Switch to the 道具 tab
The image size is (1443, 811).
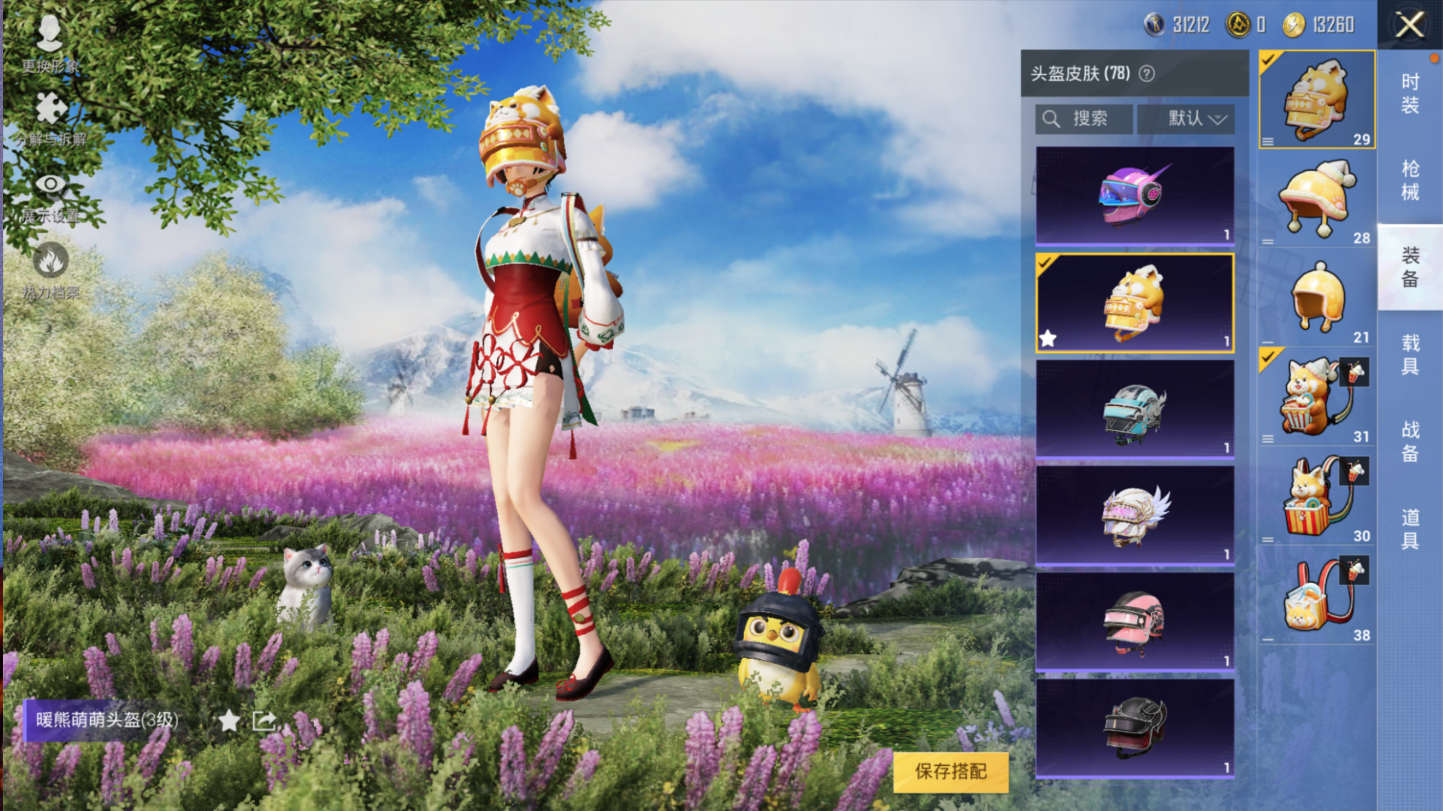(x=1410, y=528)
